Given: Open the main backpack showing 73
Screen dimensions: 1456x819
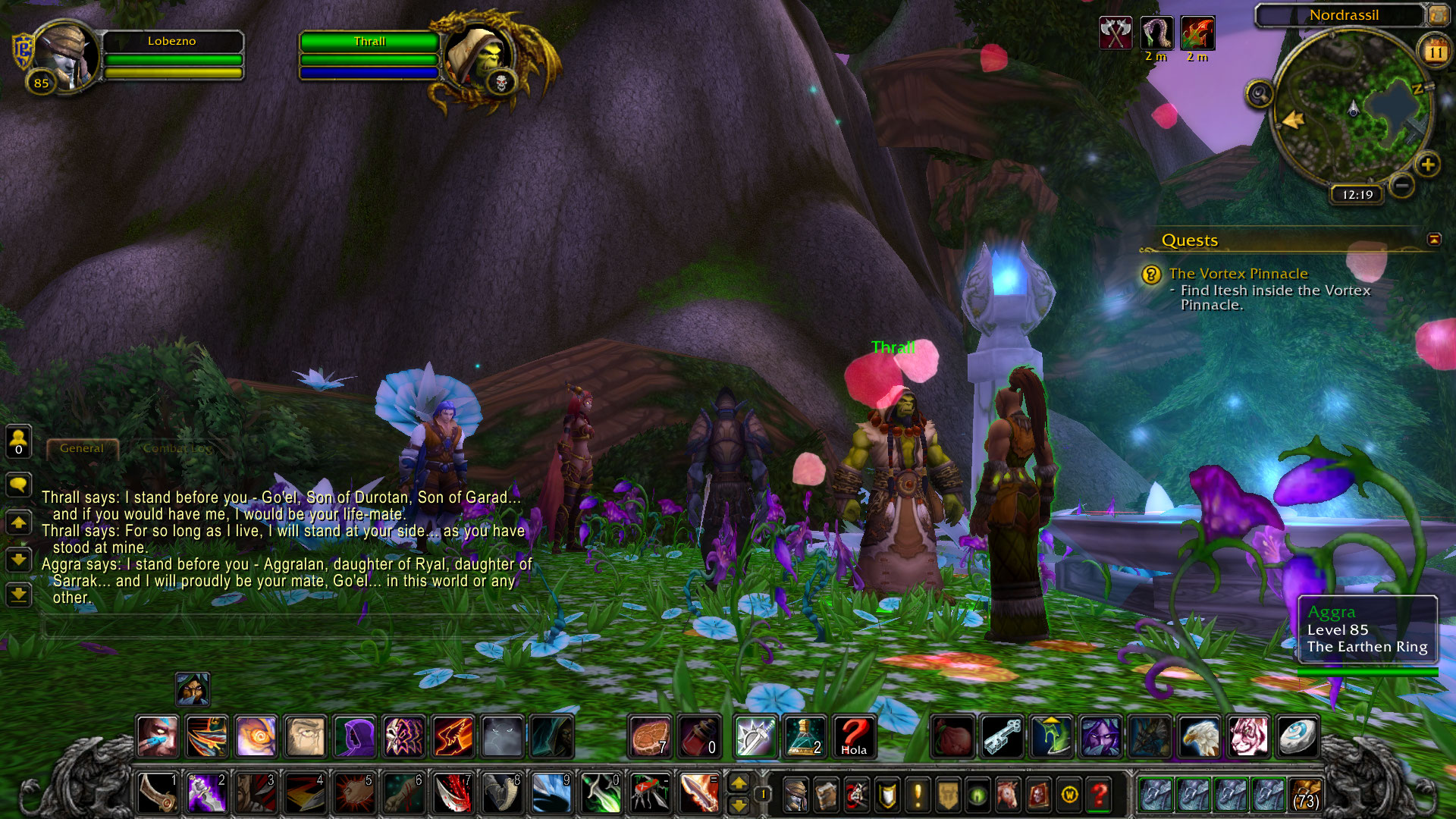Looking at the screenshot, I should click(x=1305, y=795).
